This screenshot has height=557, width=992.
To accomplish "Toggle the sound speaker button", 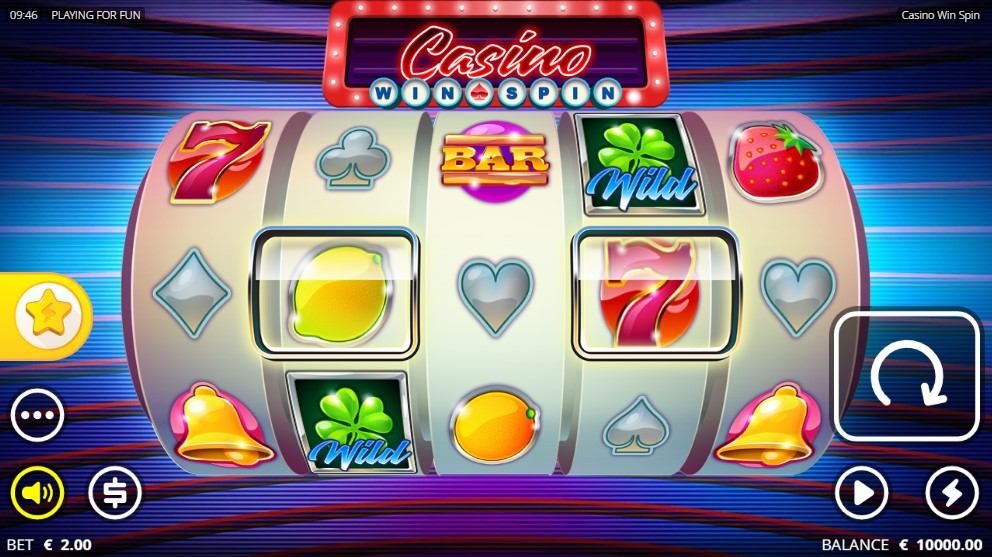I will click(38, 492).
